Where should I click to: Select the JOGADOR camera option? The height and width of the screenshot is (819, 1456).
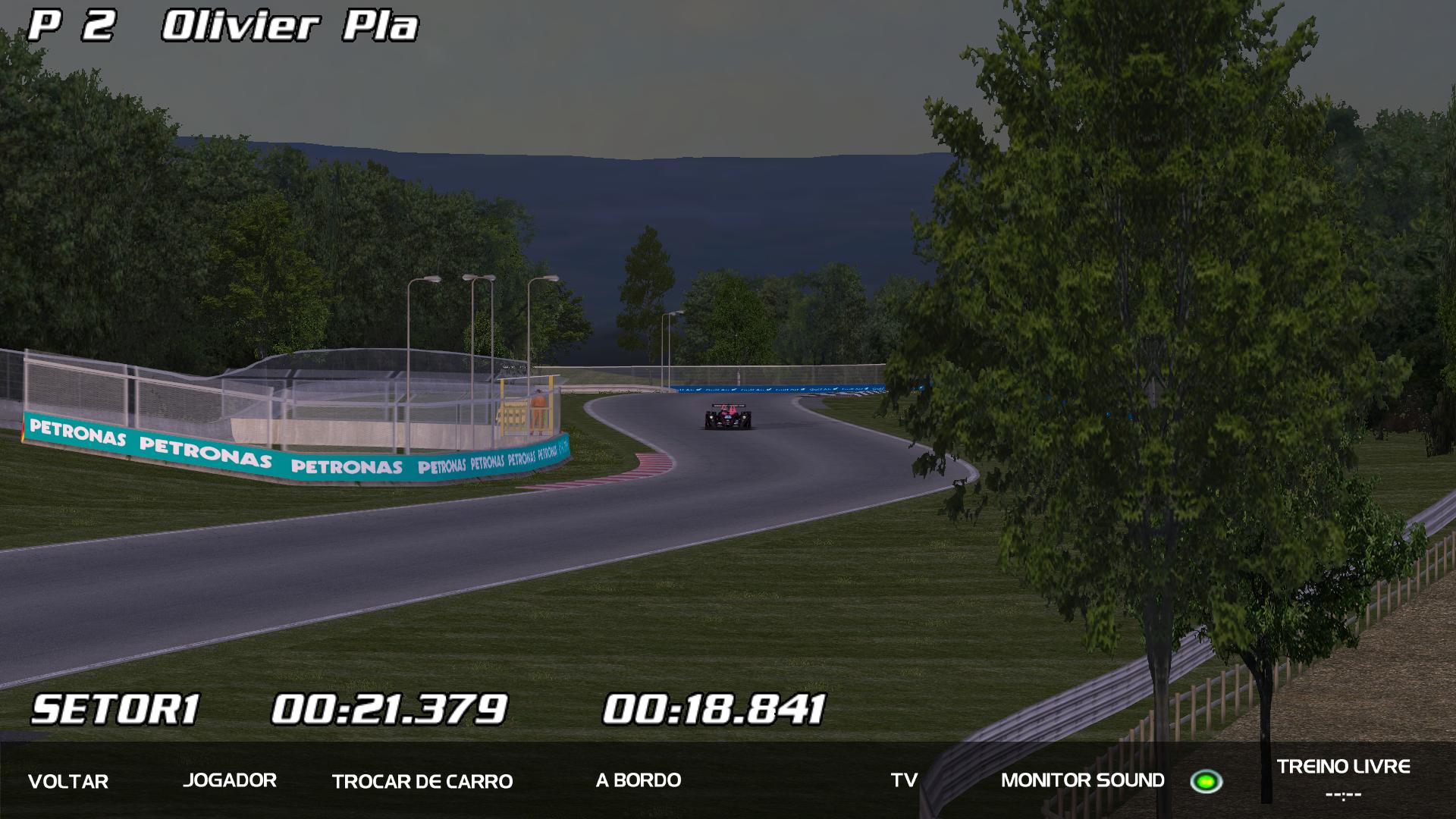pos(230,780)
